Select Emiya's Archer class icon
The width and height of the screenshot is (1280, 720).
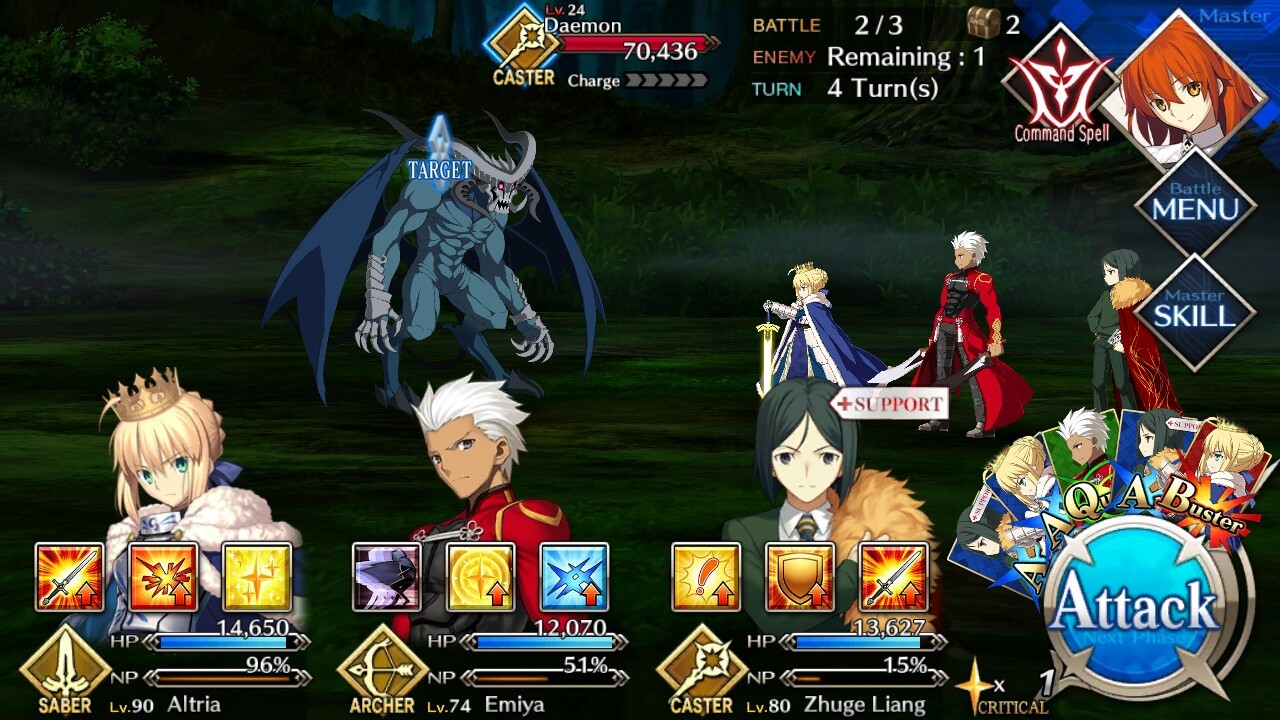(382, 670)
